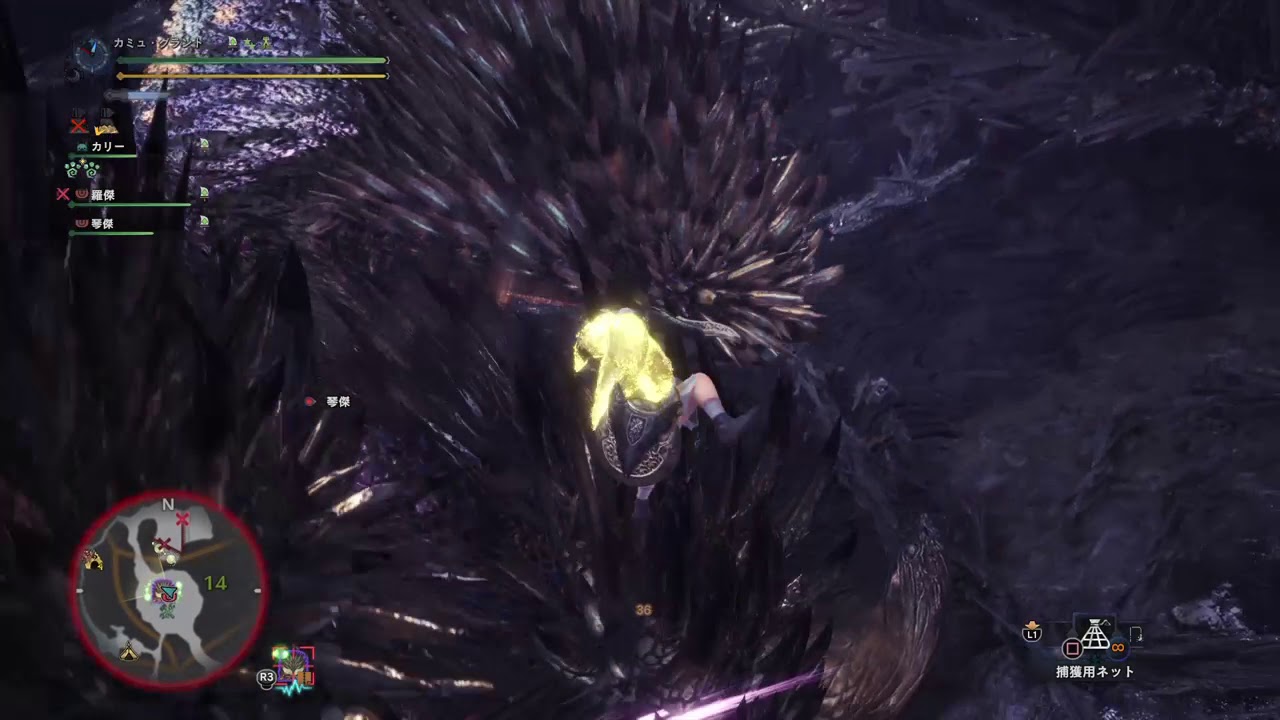Click the Palico head icon beside カリー
Screen dimensions: 1280x720
[x=81, y=146]
